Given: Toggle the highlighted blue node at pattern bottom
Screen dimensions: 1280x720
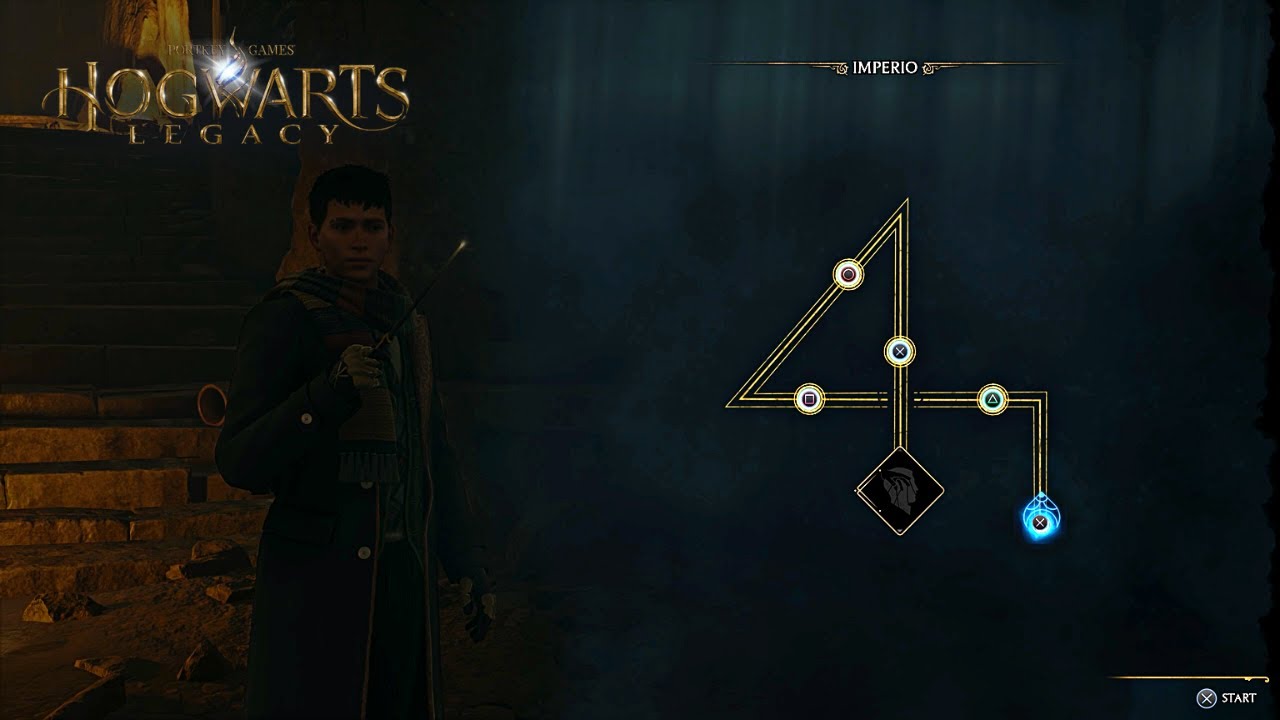Looking at the screenshot, I should pyautogui.click(x=1040, y=519).
